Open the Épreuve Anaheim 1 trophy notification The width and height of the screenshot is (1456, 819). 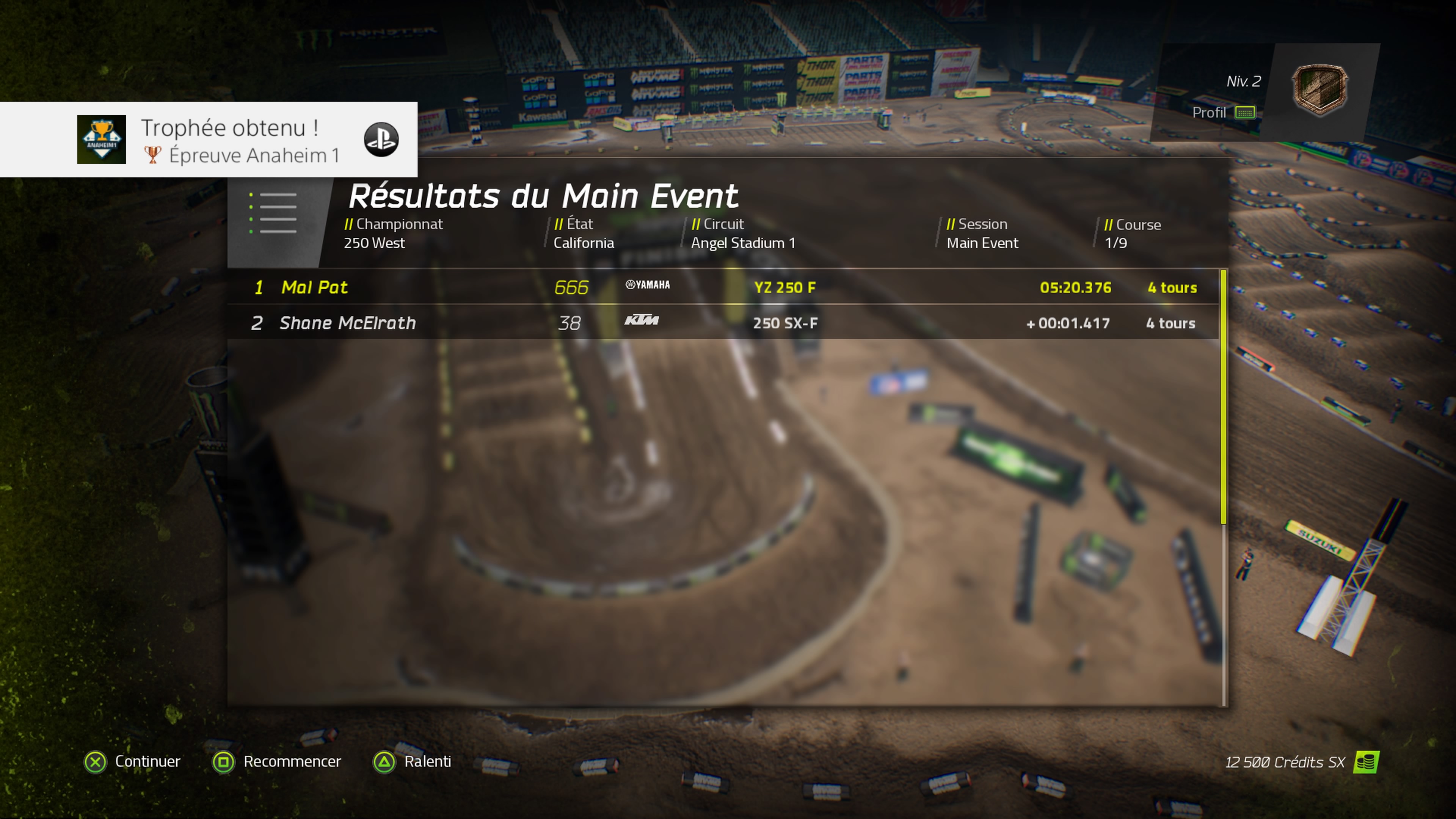coord(209,140)
